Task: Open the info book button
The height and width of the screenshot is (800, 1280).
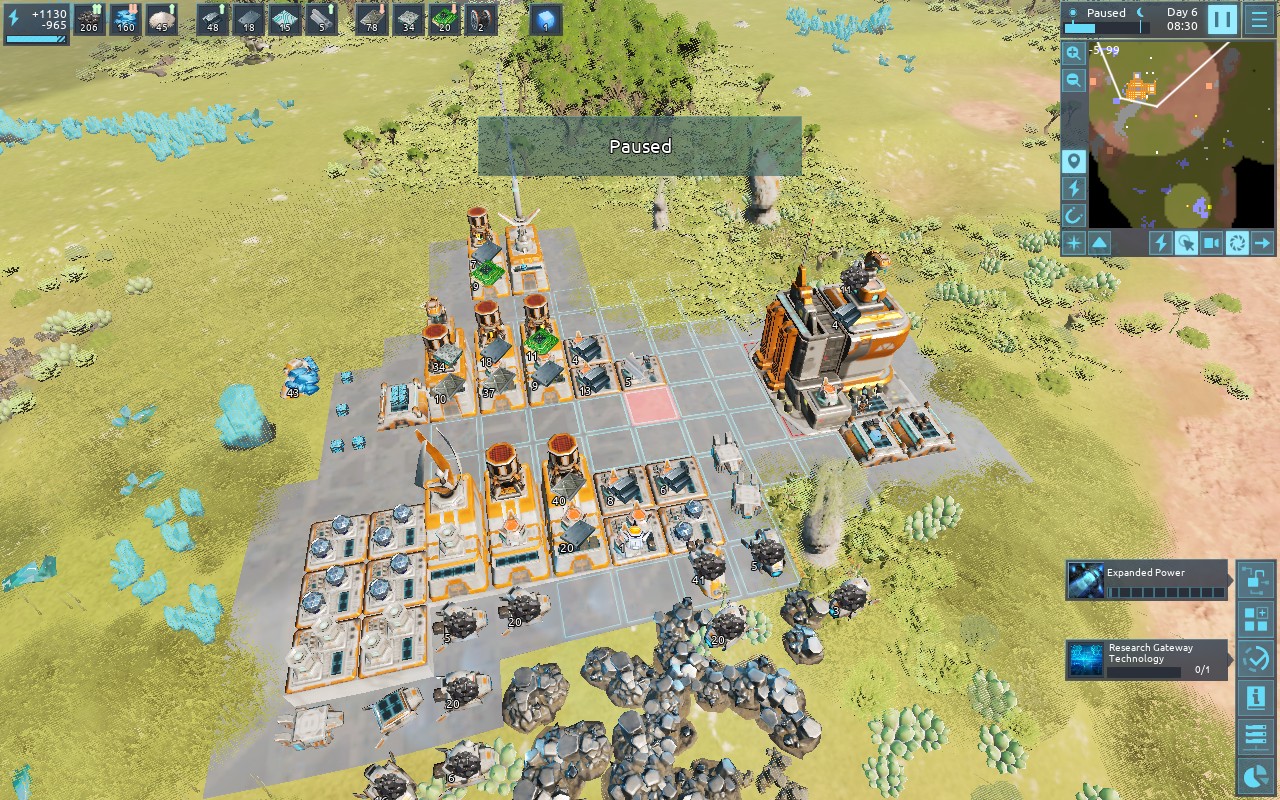Action: (x=1255, y=697)
